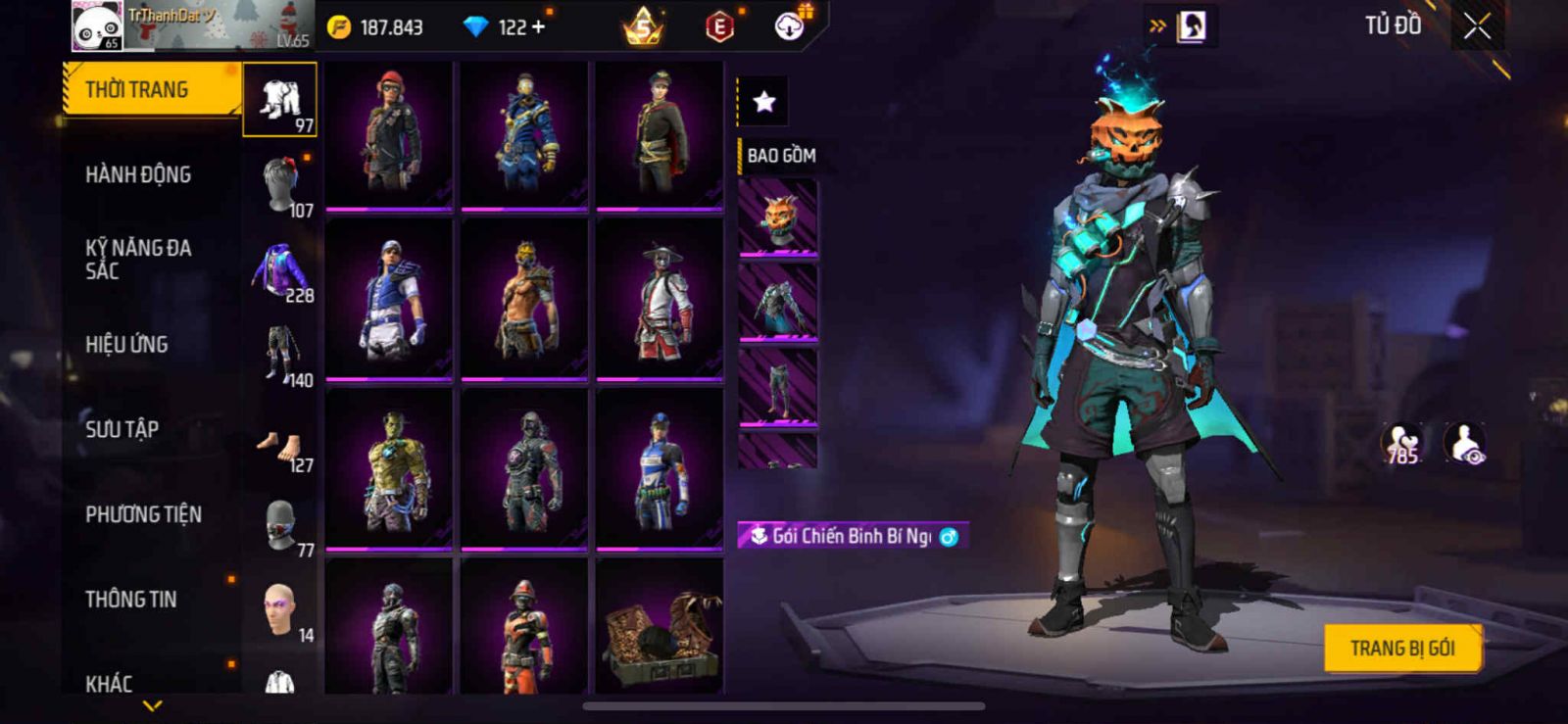Open the HÀNH ĐỘNG category

(x=138, y=175)
